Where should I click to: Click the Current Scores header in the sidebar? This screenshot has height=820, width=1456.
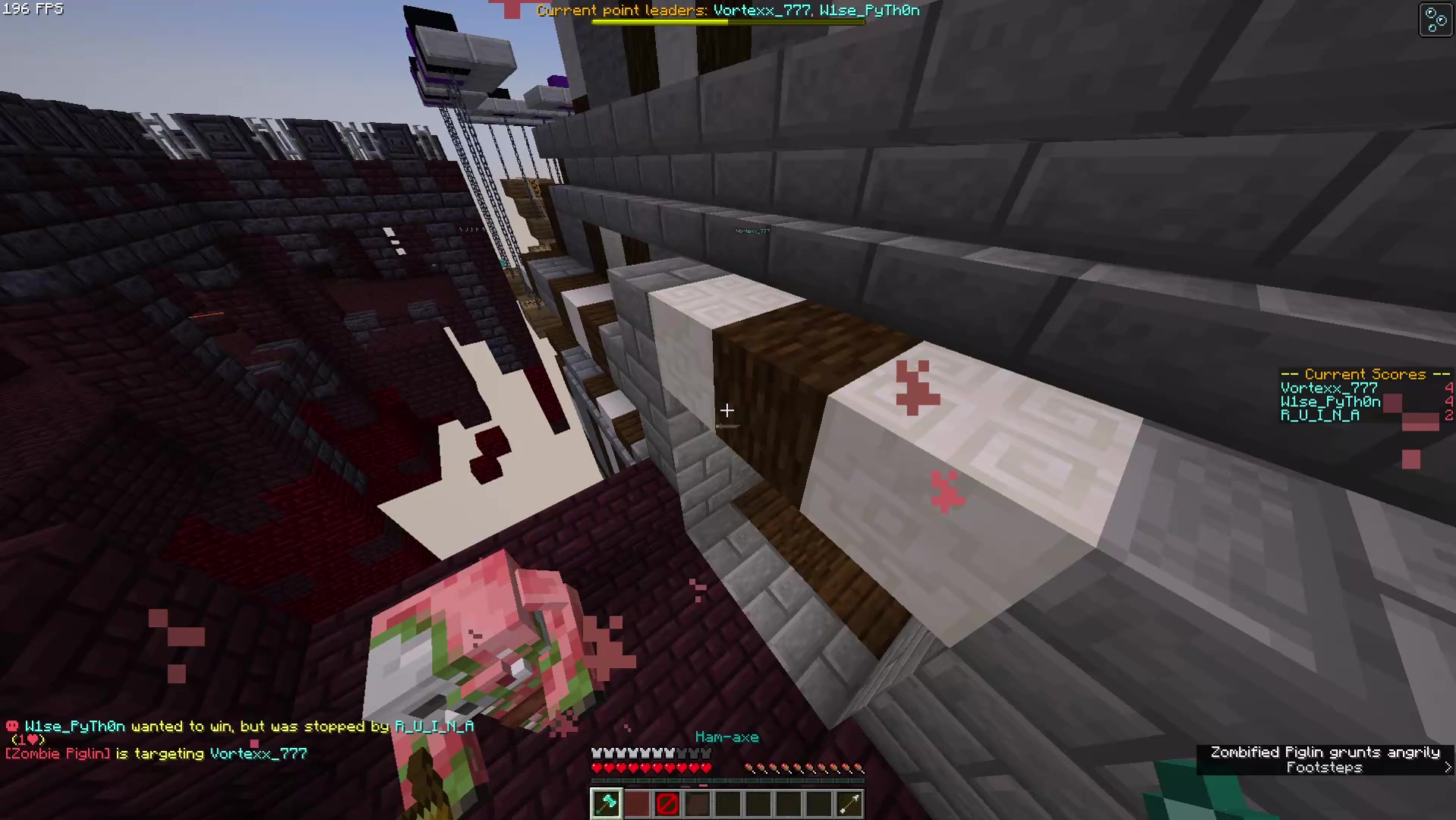click(1364, 374)
